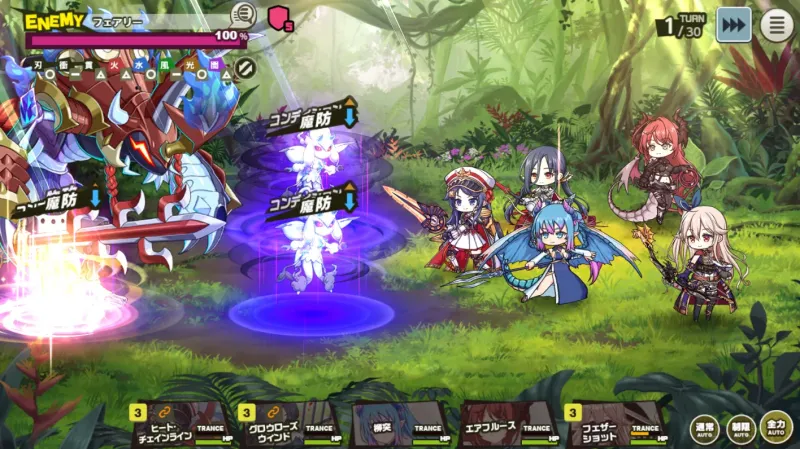Viewport: 800px width, 449px height.
Task: Pick the エアフルース skill card
Action: point(508,424)
